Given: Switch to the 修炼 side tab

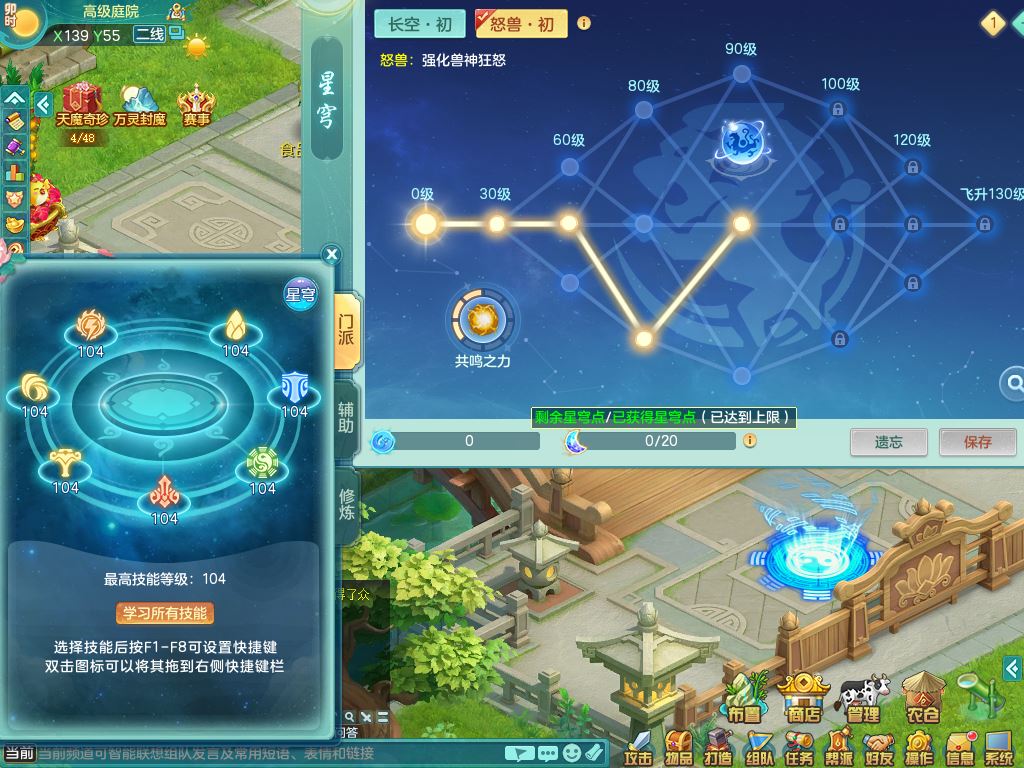Looking at the screenshot, I should [346, 506].
